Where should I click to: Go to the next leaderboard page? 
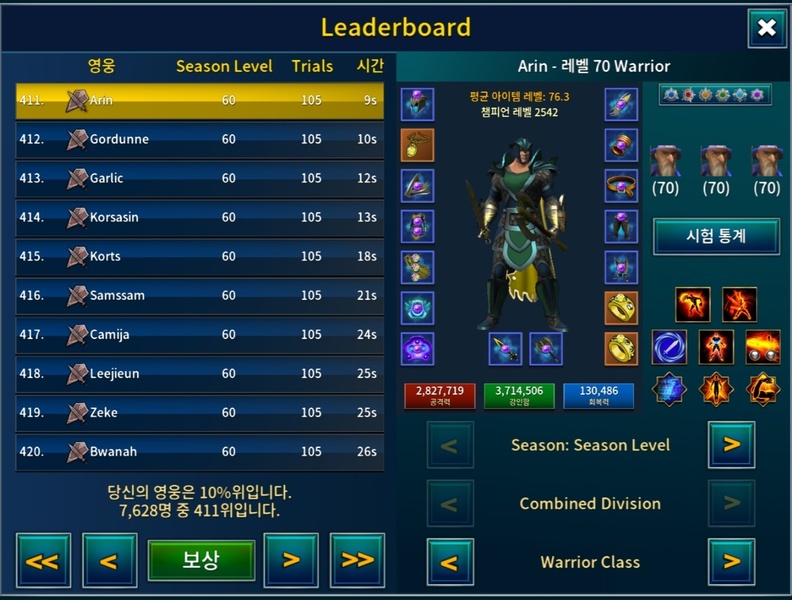(291, 560)
